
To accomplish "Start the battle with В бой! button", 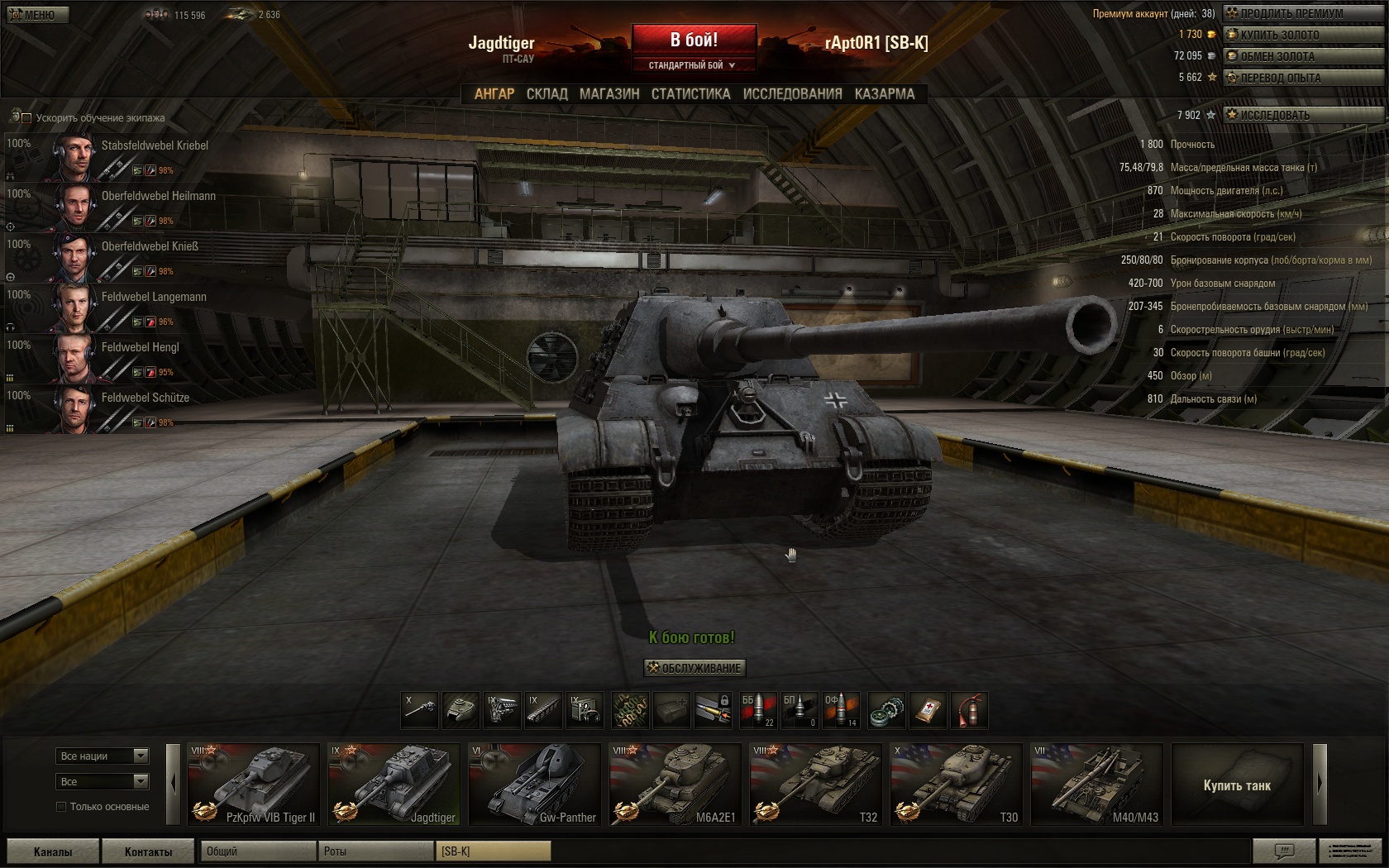I will pos(694,40).
